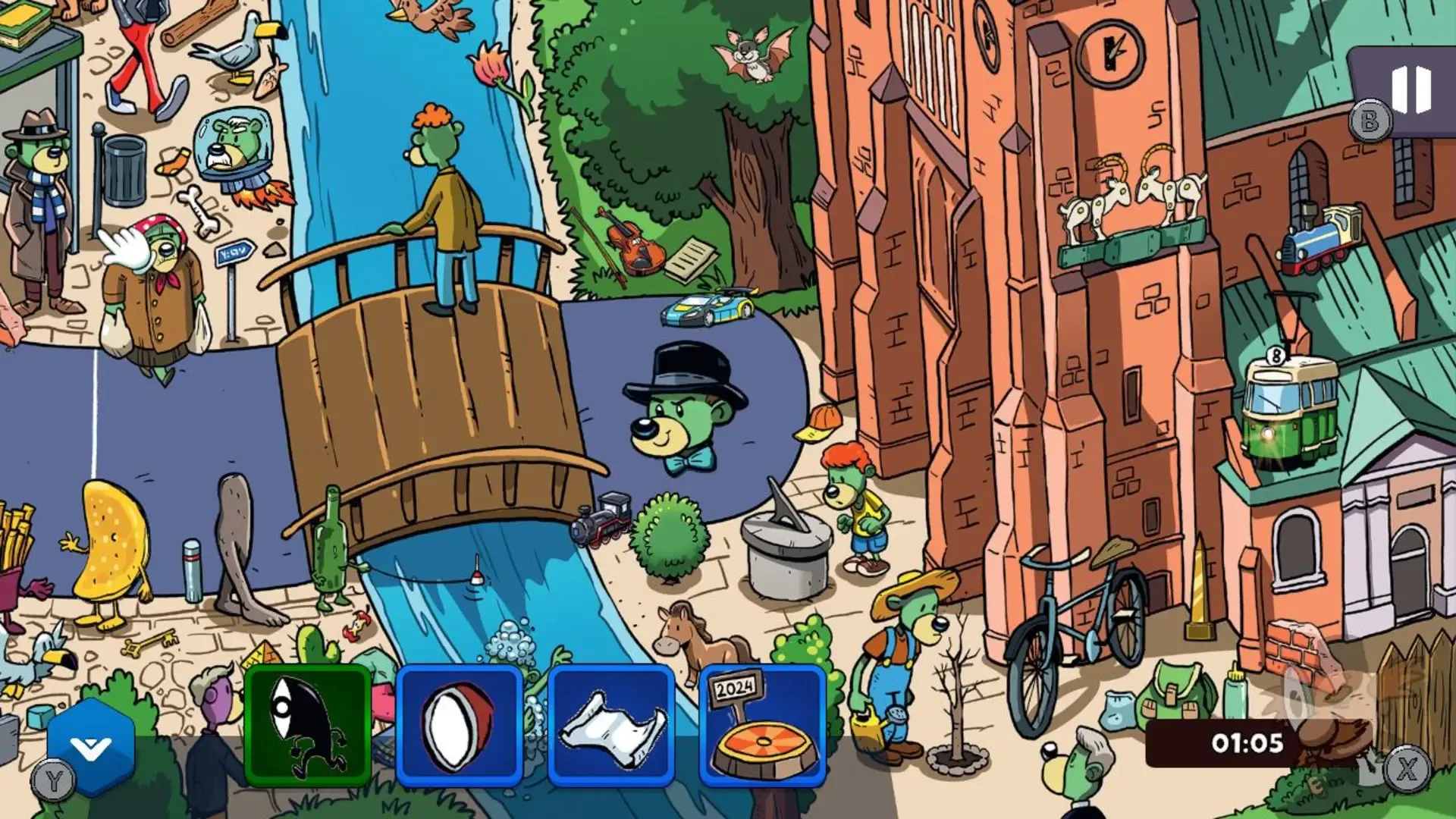
Task: Click the sundial on the stone pedestal
Action: (x=786, y=538)
